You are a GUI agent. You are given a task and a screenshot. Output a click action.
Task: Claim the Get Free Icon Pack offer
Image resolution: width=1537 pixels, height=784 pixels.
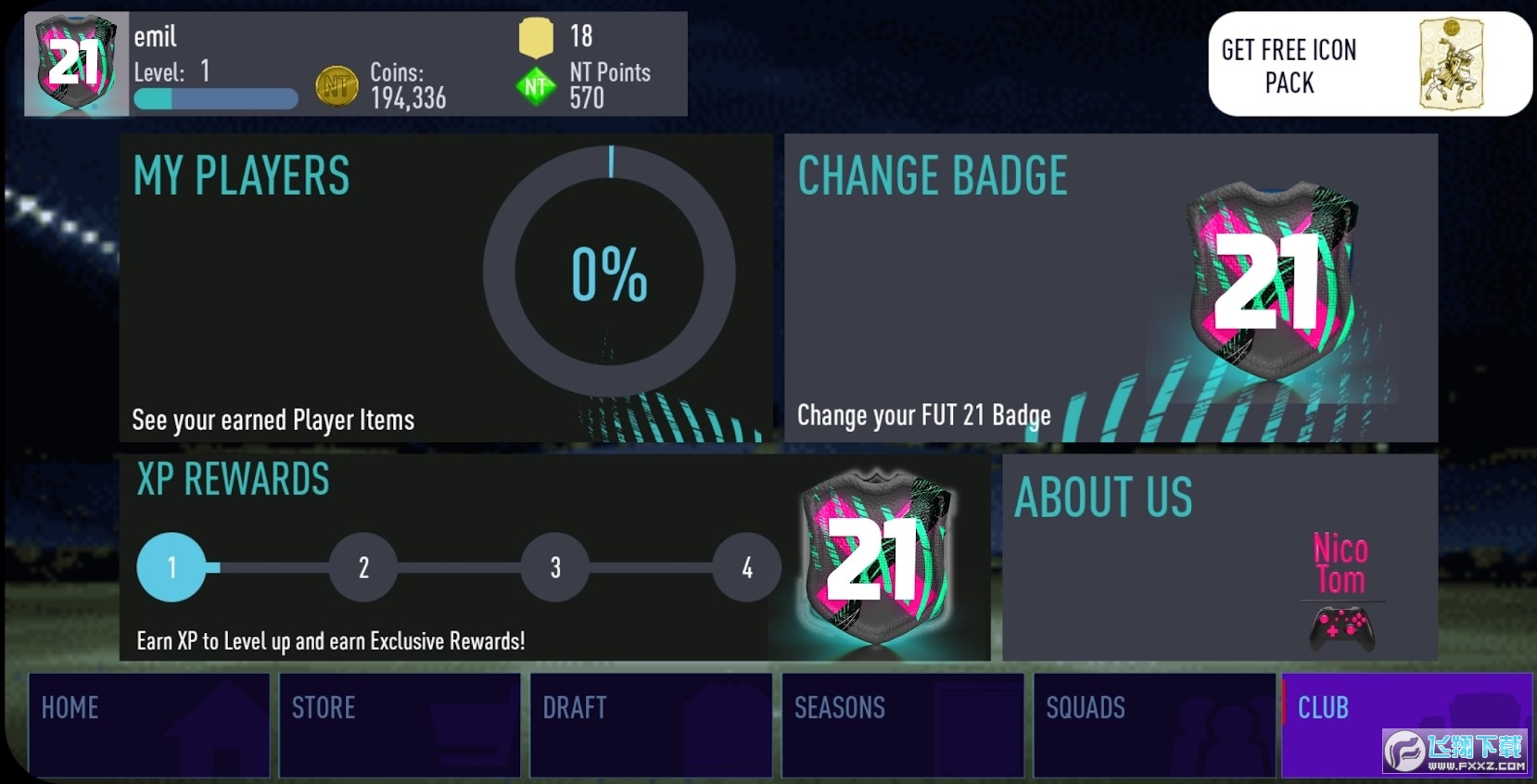(x=1369, y=64)
